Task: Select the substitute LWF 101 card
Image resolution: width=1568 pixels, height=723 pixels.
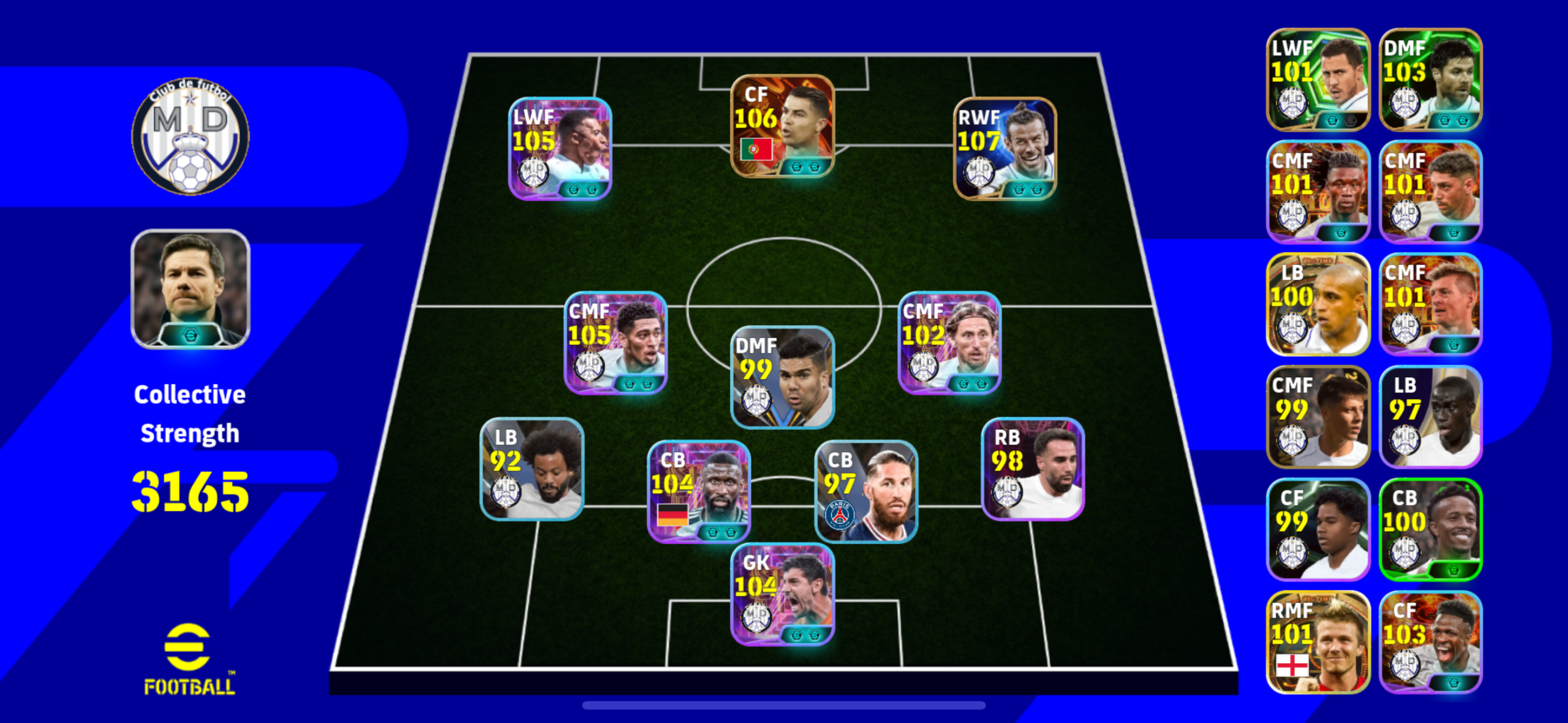Action: point(1317,80)
